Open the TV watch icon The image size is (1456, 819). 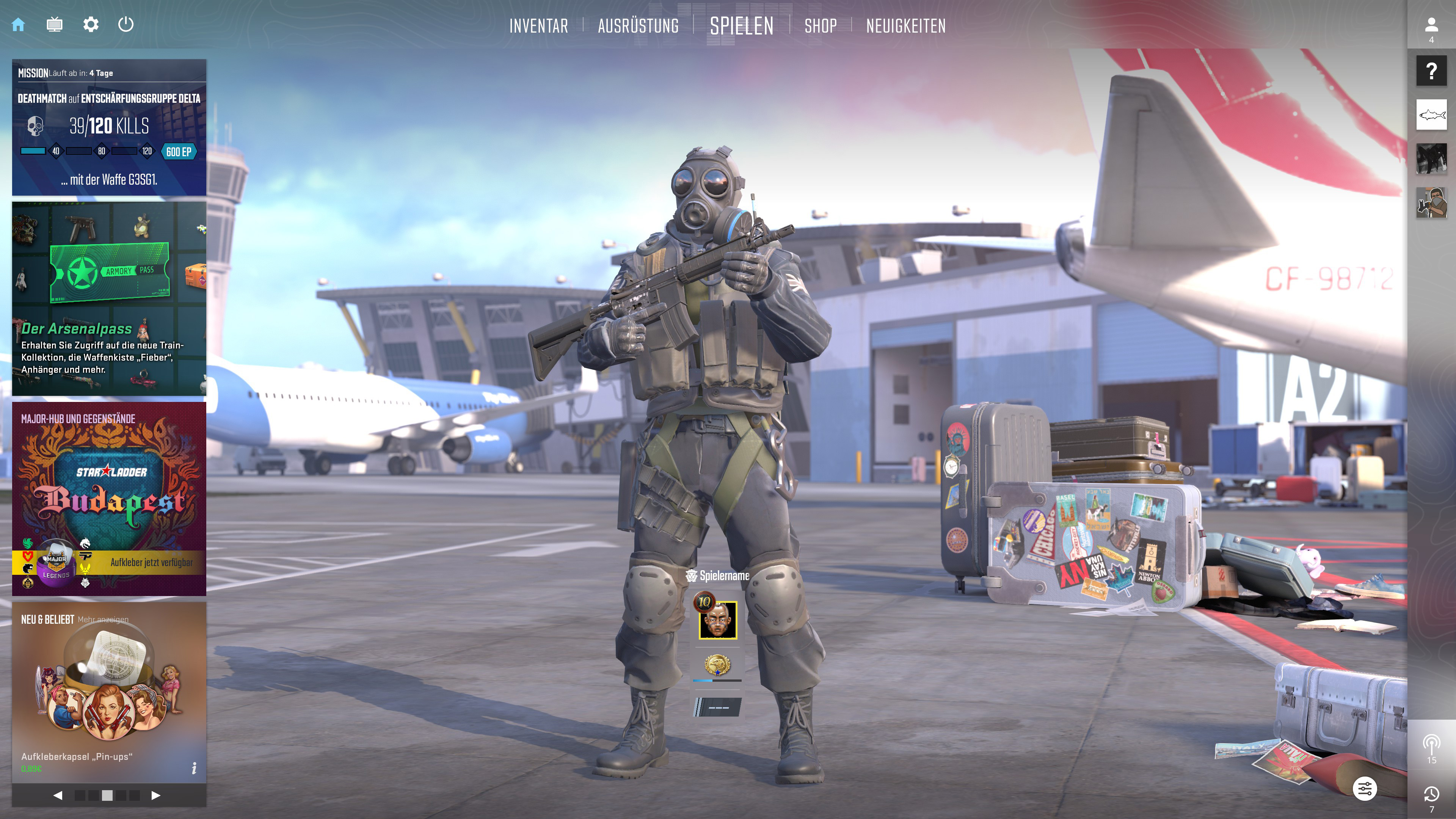[x=54, y=25]
